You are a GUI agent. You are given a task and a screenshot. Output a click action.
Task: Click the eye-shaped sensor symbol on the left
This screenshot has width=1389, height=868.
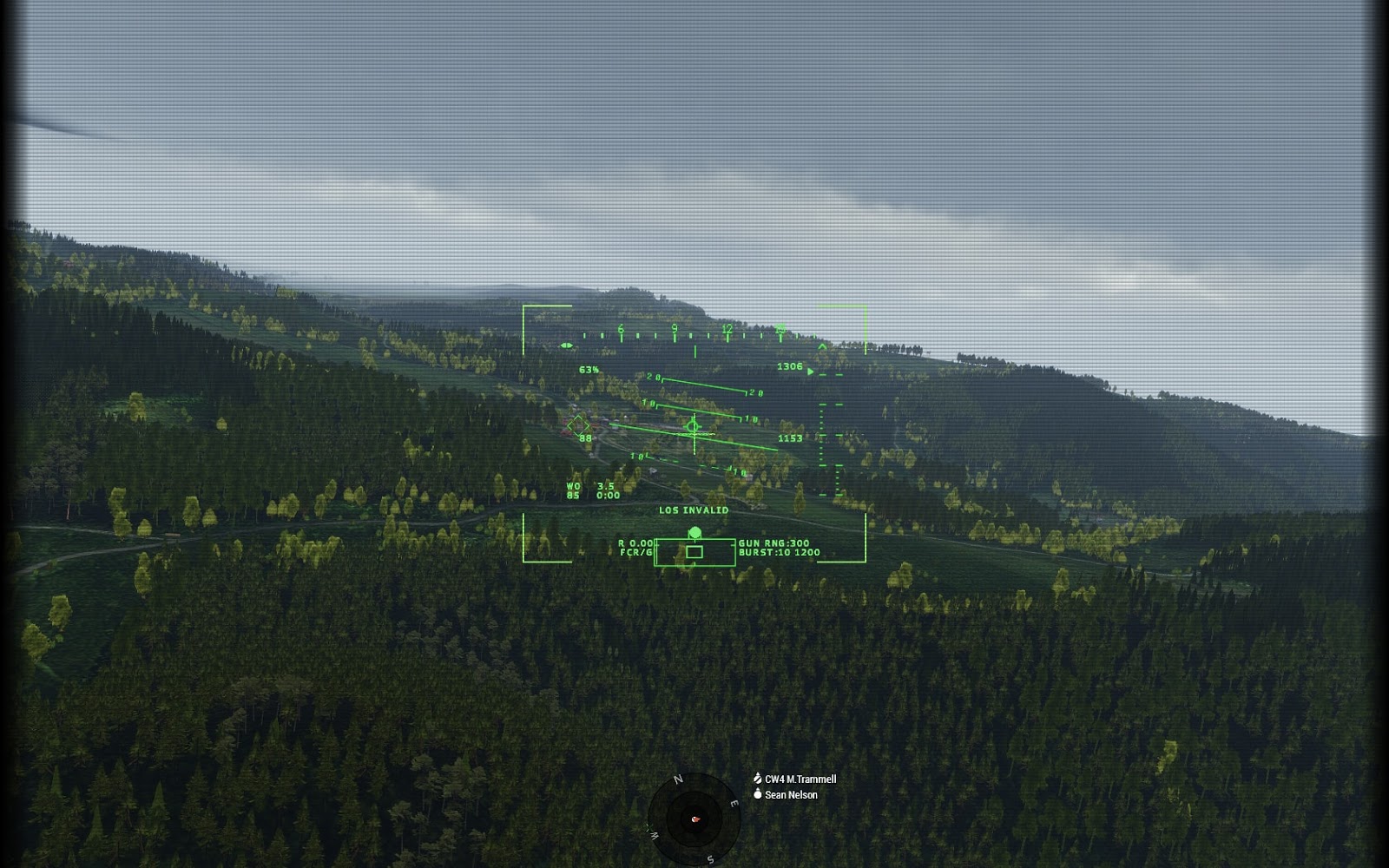[567, 345]
